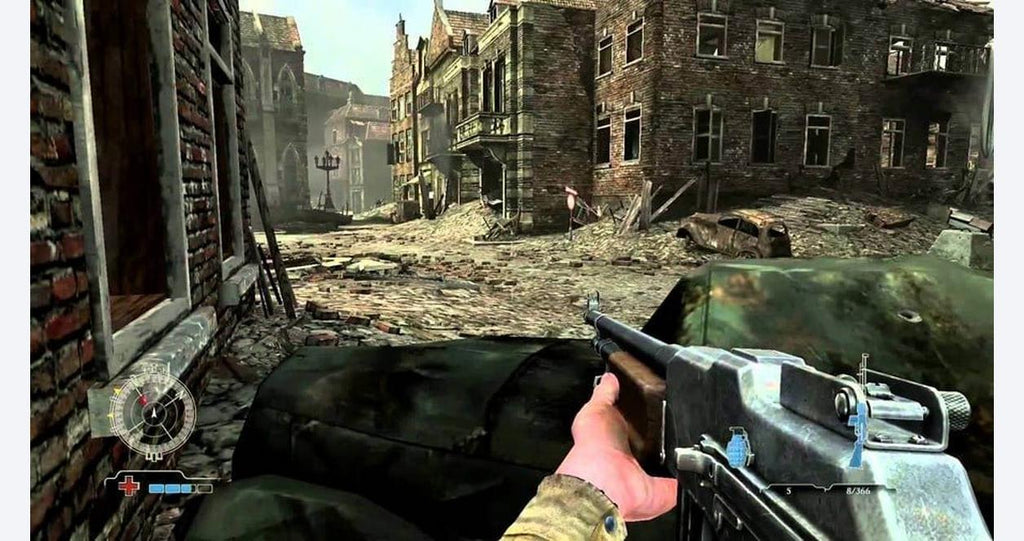Select the blue grenade icon
The height and width of the screenshot is (541, 1024).
point(739,449)
